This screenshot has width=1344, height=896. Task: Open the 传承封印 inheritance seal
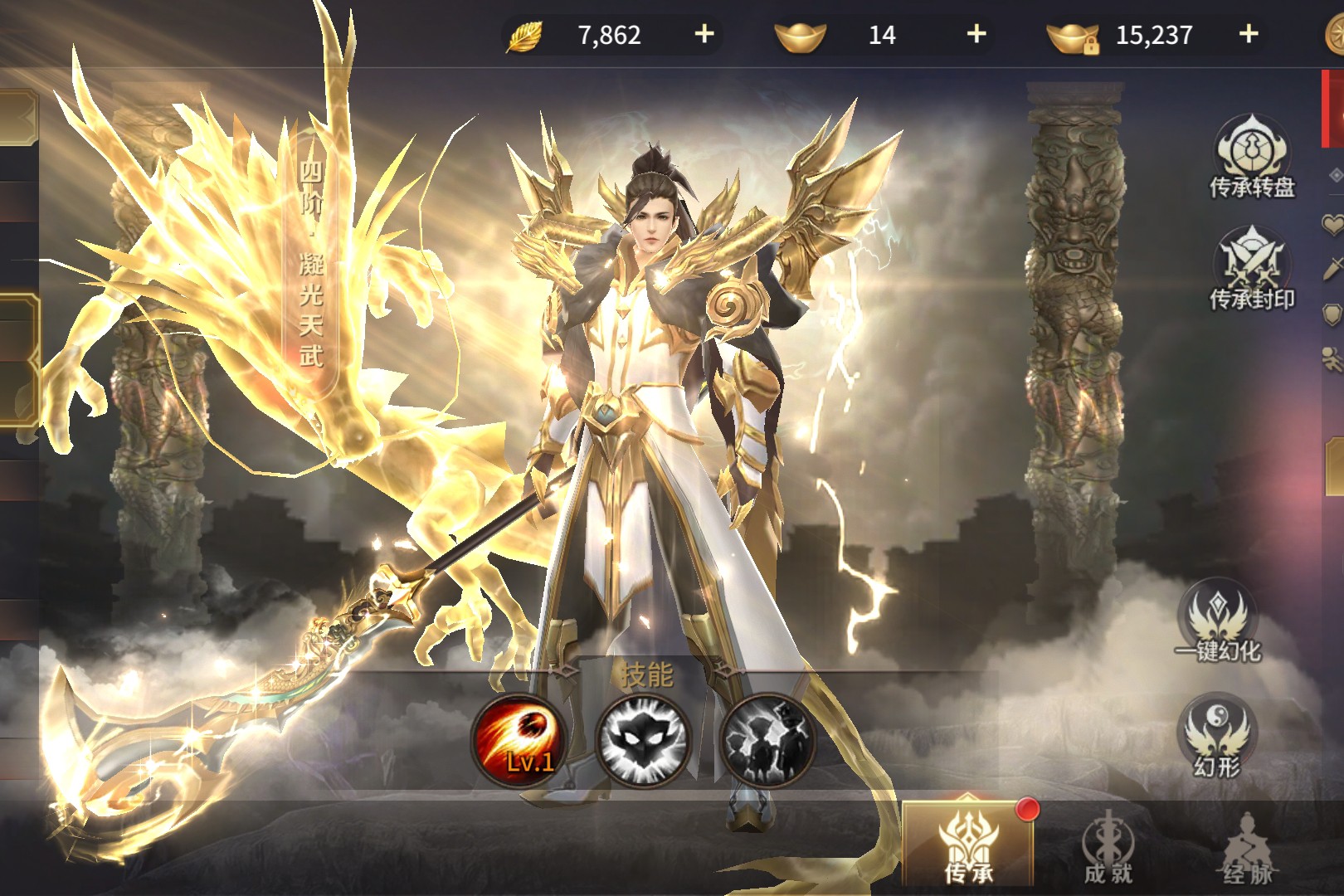pyautogui.click(x=1251, y=269)
